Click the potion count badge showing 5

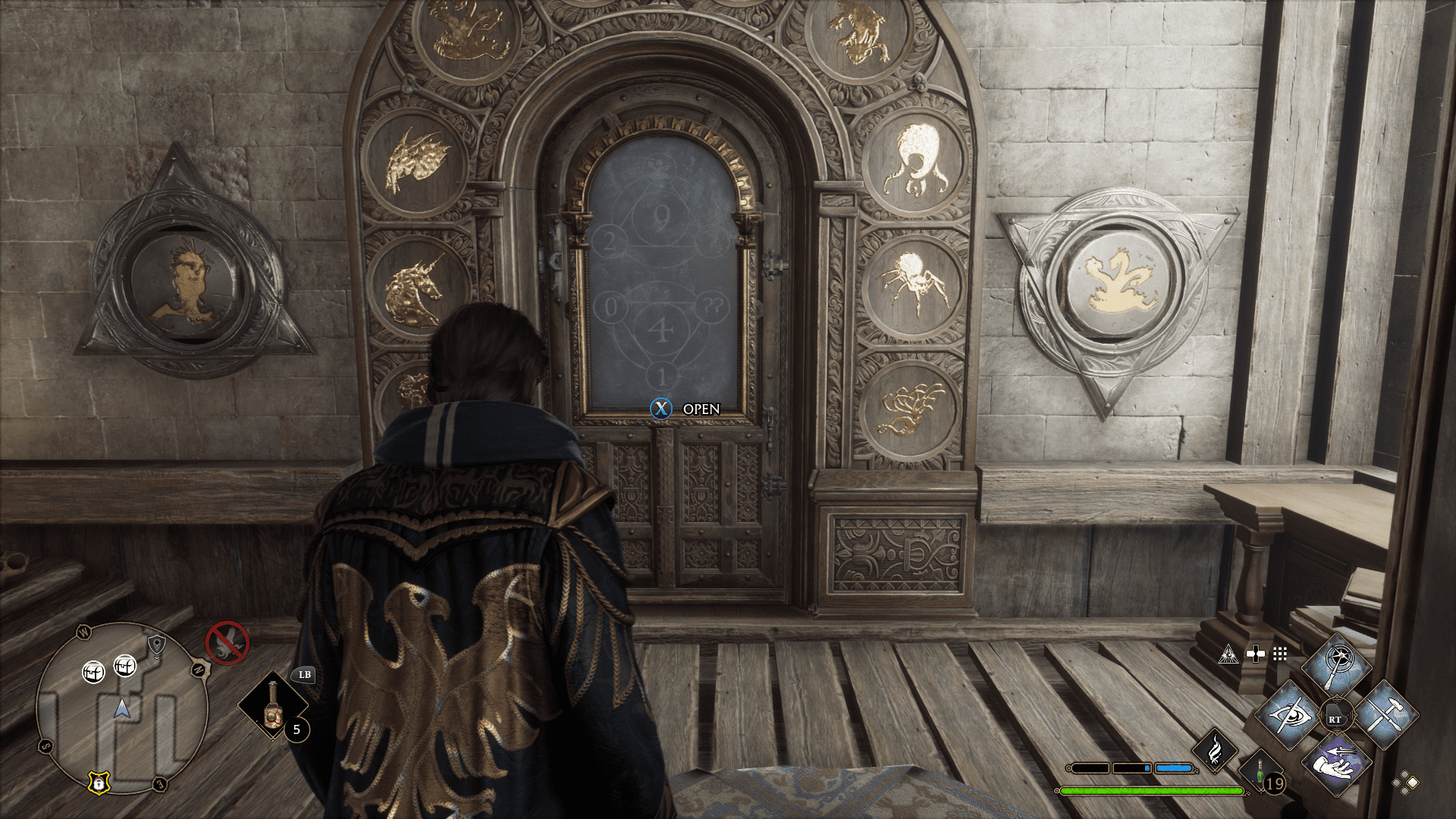coord(296,730)
